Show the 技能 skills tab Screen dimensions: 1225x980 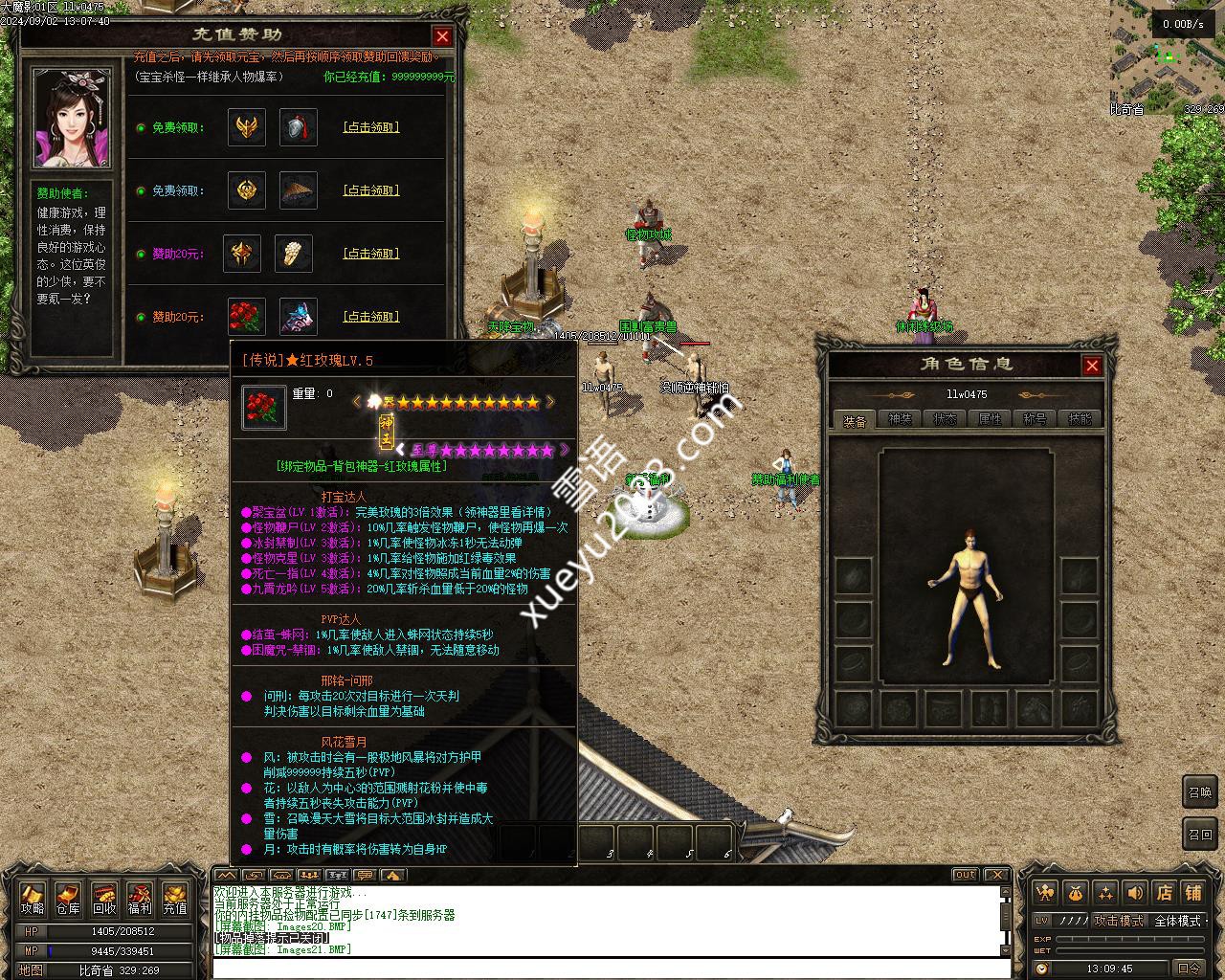click(x=1080, y=419)
